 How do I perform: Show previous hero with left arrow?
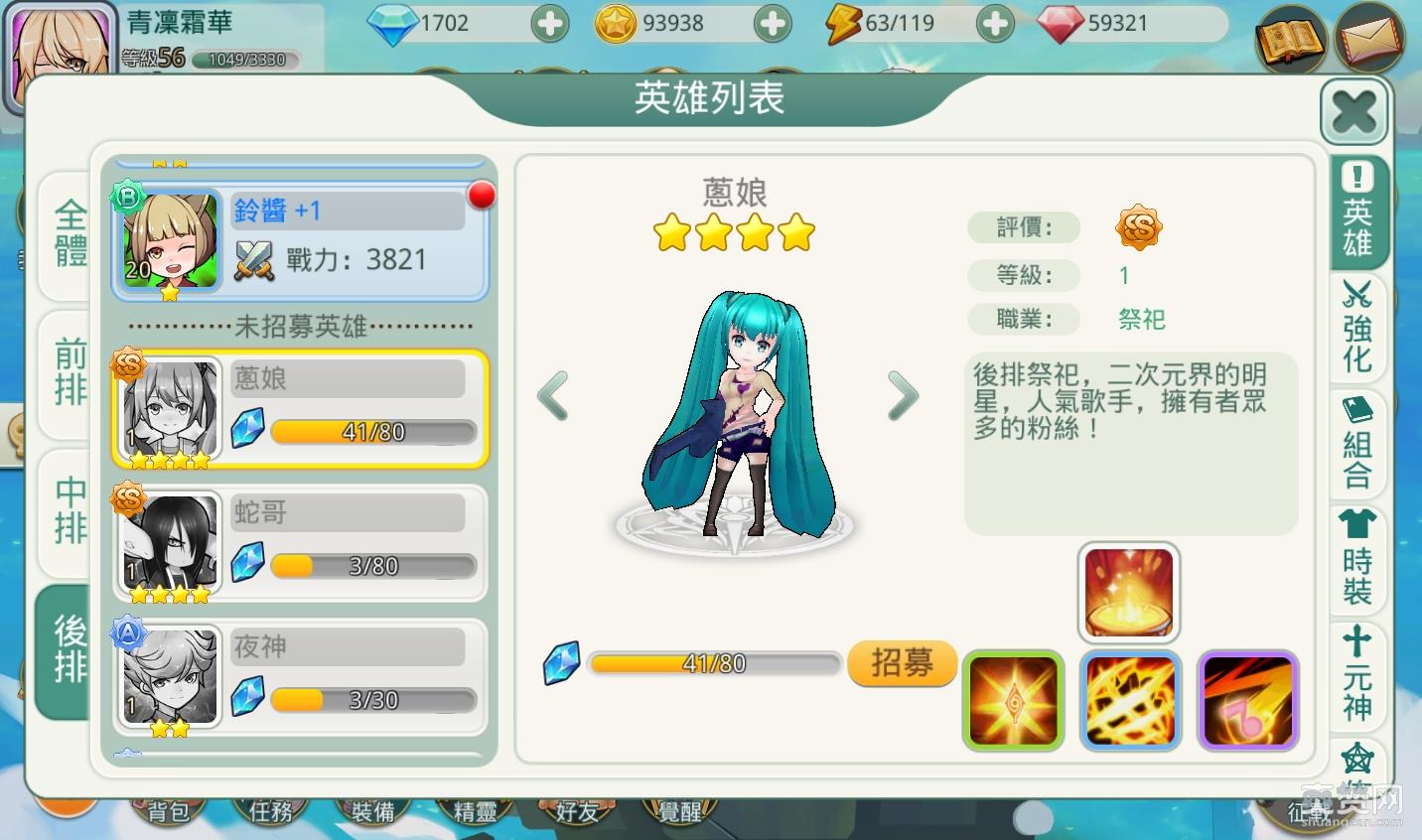(x=553, y=395)
